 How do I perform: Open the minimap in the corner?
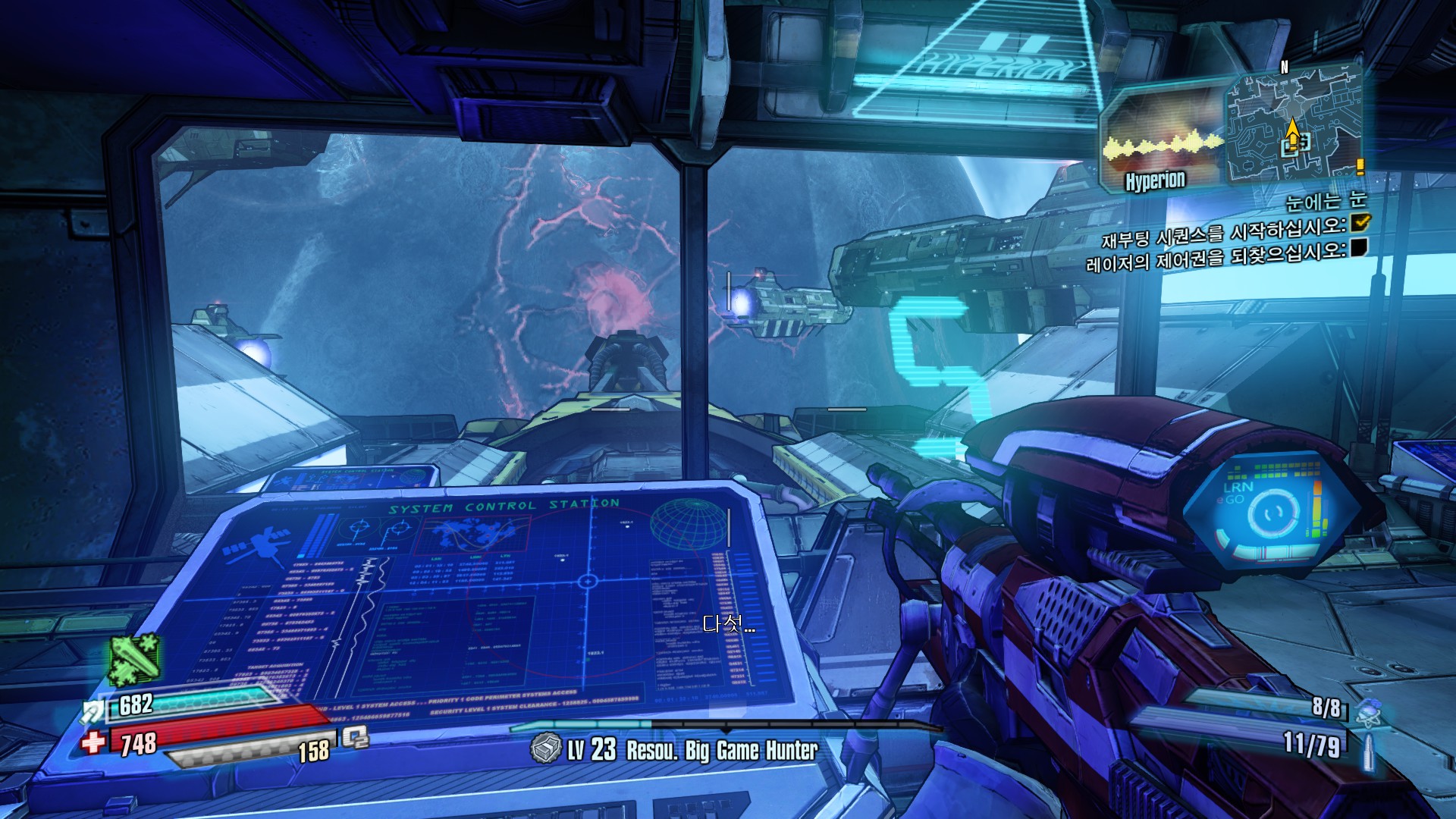(x=1292, y=125)
